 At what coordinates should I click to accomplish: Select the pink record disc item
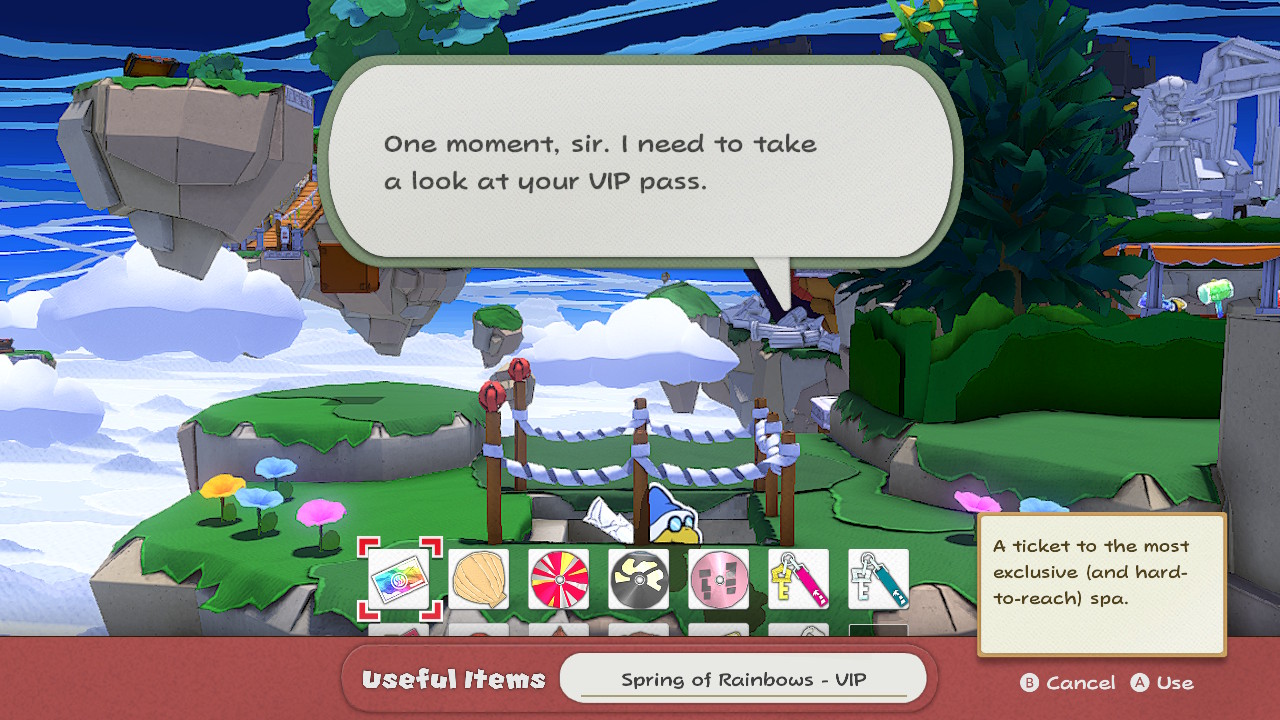718,577
